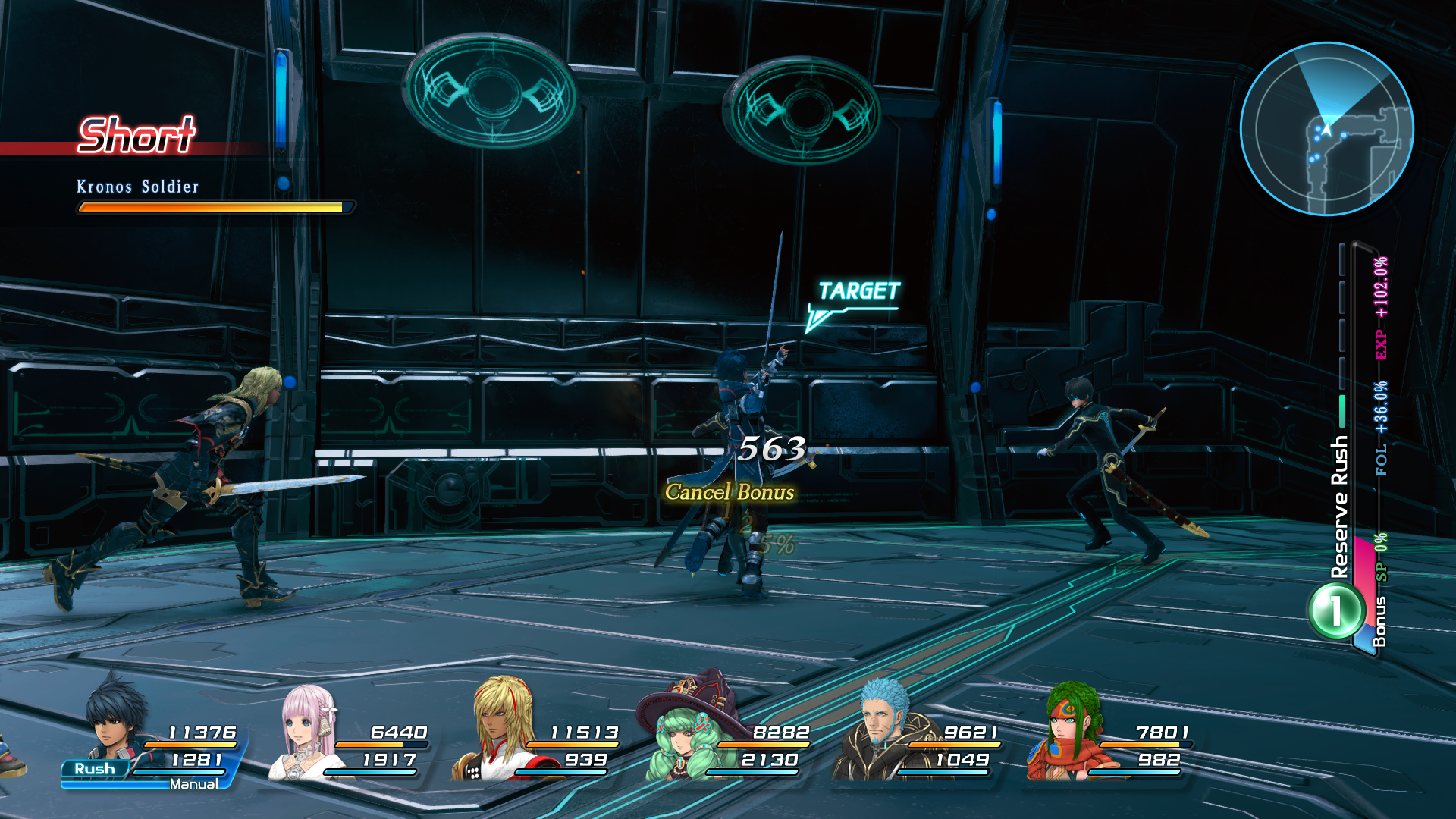Expand the Kronos Soldier enemy info

tap(136, 187)
